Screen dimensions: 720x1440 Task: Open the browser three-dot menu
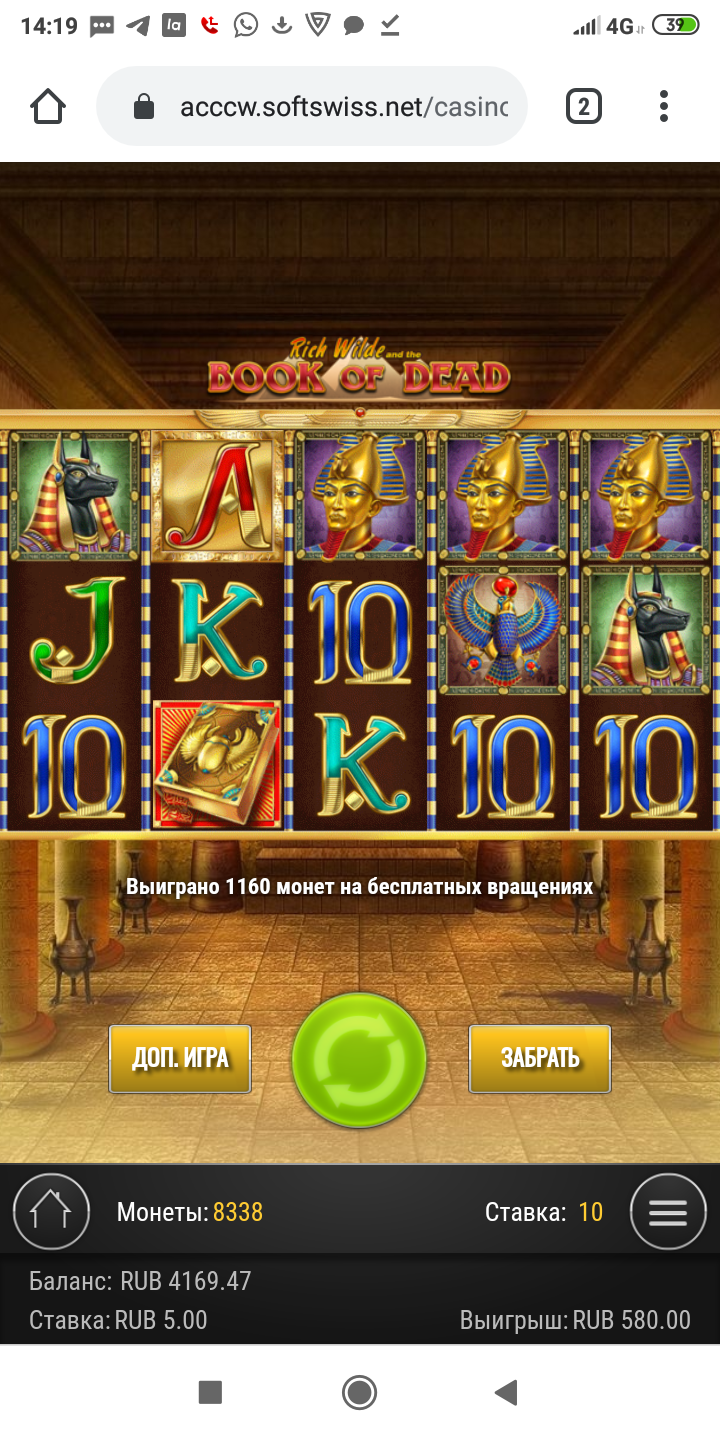pyautogui.click(x=664, y=106)
